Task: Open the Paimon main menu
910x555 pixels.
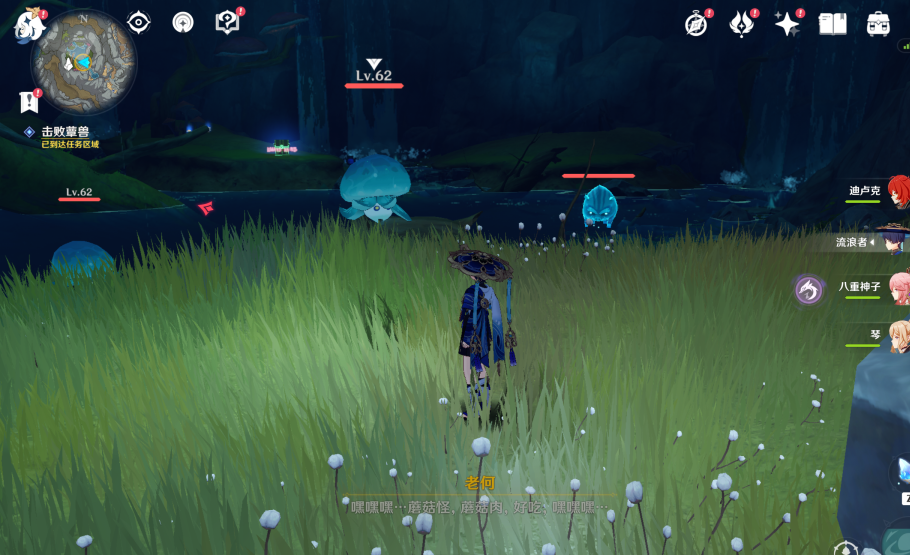Action: [28, 24]
